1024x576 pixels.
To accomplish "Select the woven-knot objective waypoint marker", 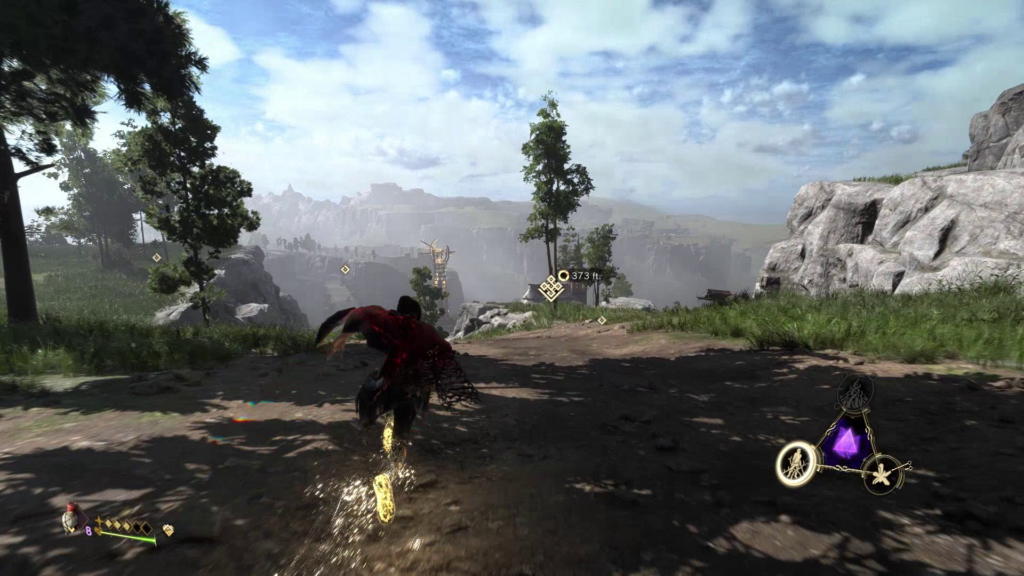I will click(550, 289).
